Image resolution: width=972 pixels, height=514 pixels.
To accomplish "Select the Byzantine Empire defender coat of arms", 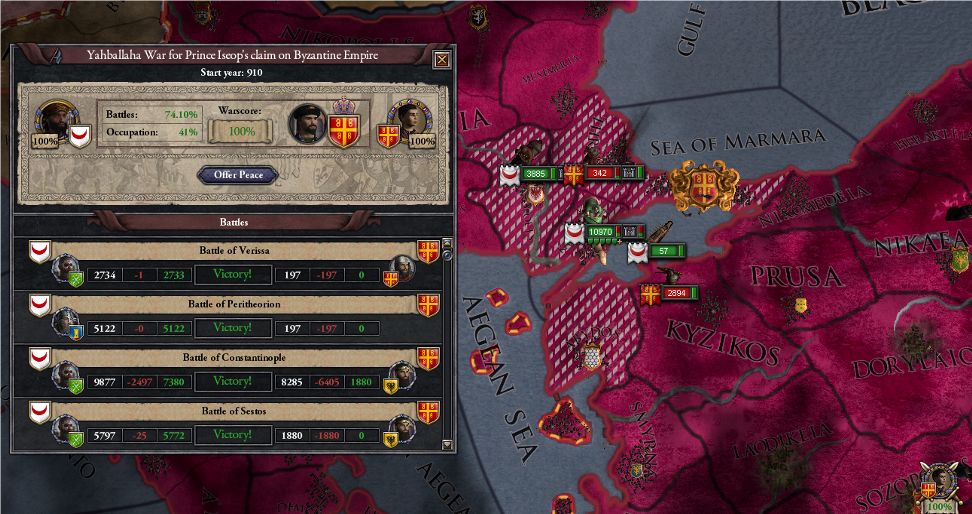I will pyautogui.click(x=347, y=131).
